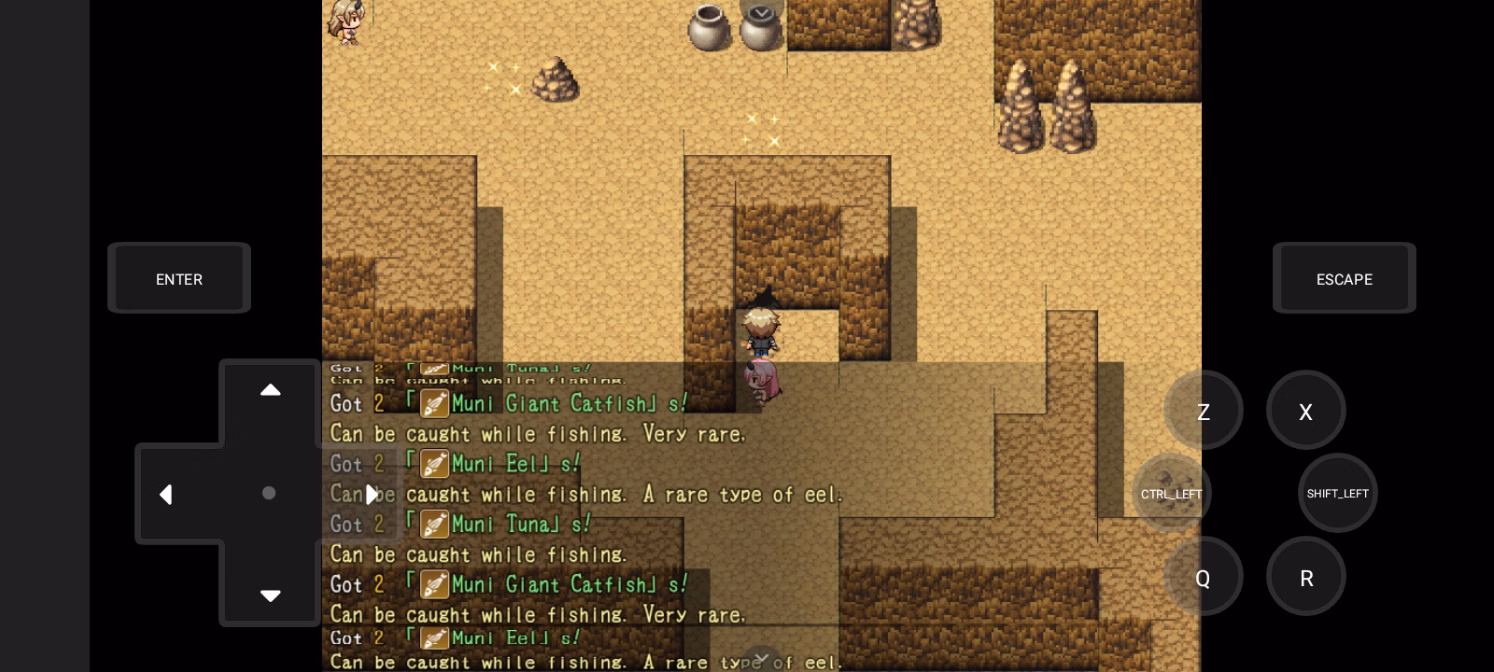Click the D-pad down arrow
This screenshot has width=1494, height=672.
pyautogui.click(x=270, y=596)
